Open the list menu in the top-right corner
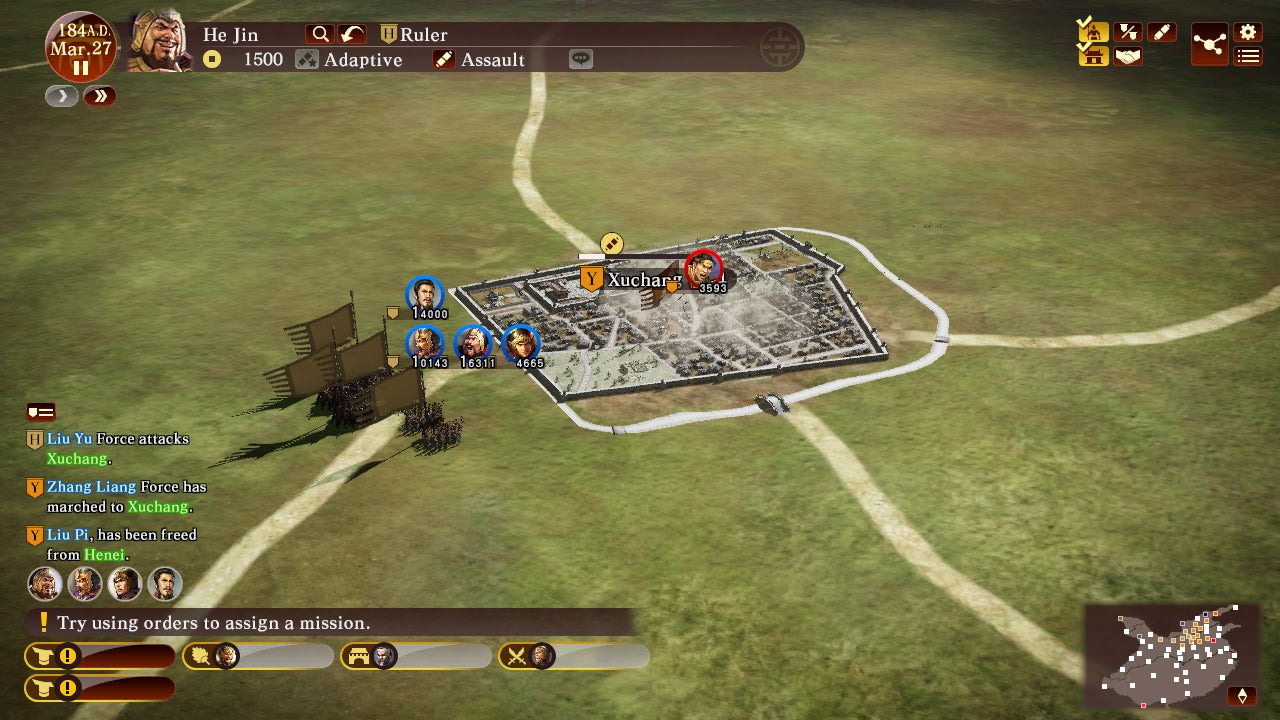The height and width of the screenshot is (720, 1280). [1247, 56]
